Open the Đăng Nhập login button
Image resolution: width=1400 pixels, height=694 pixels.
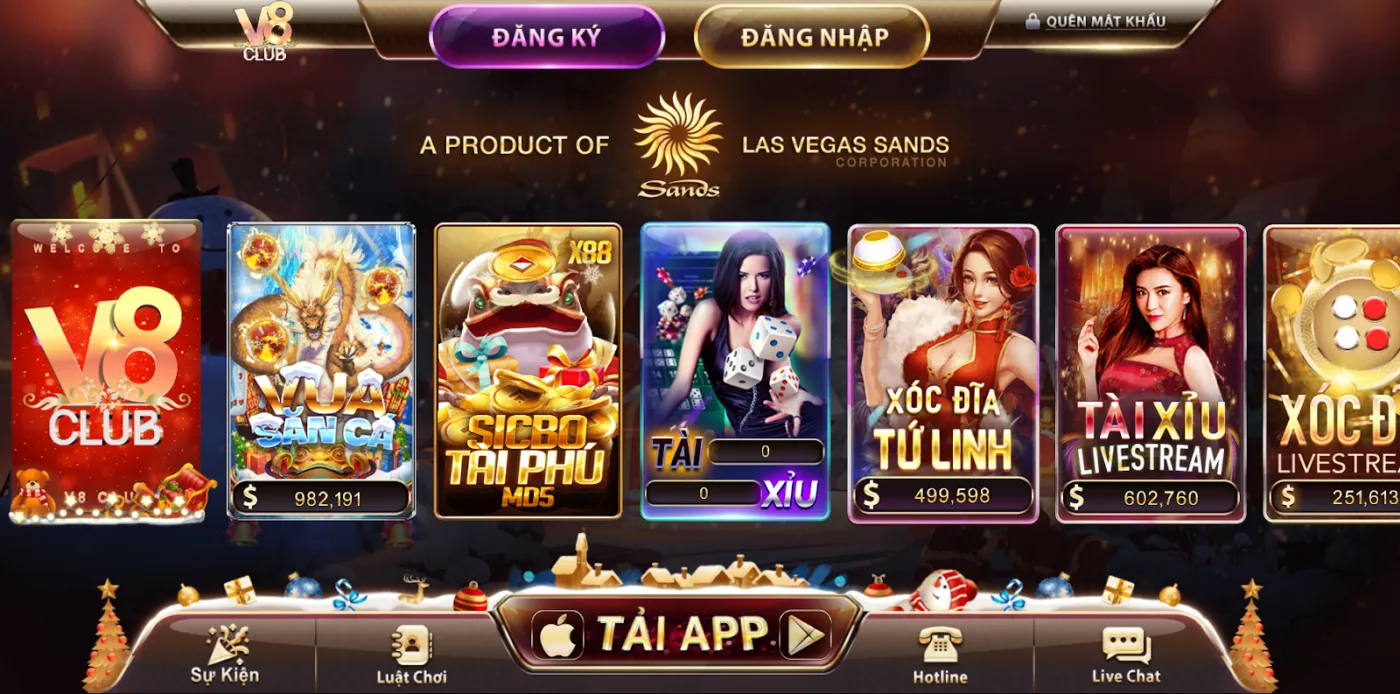813,37
